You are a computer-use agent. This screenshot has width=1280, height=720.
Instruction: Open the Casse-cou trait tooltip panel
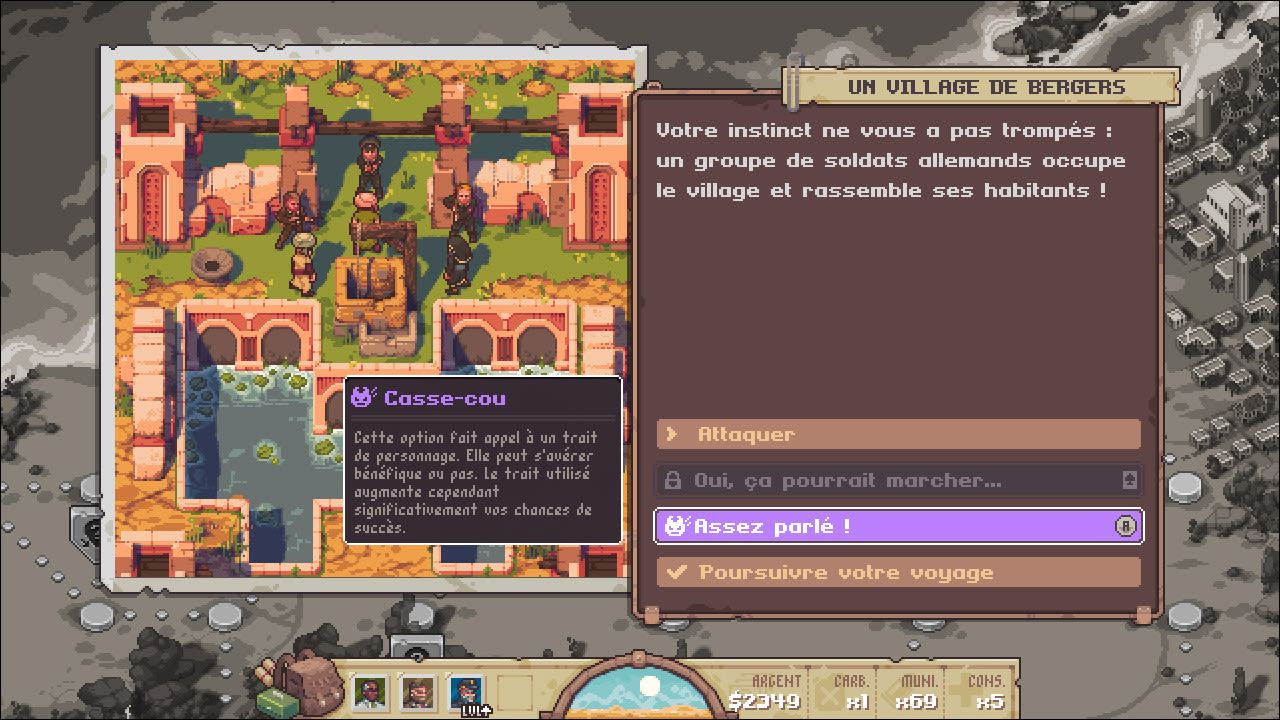[484, 465]
